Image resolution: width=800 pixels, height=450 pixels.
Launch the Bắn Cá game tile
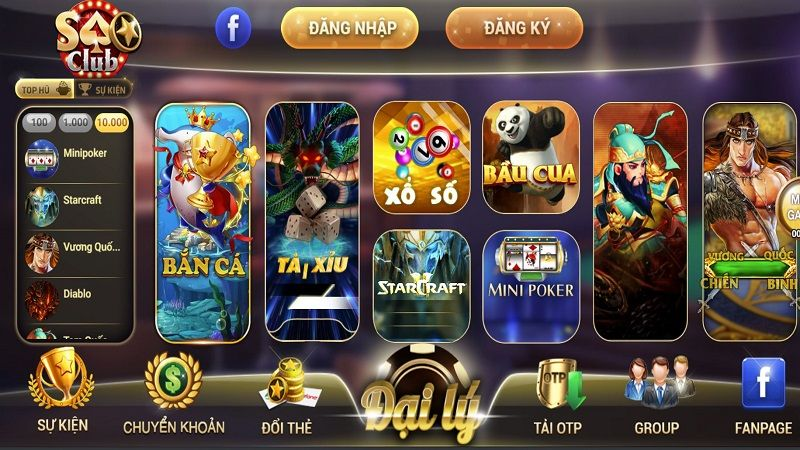coord(202,223)
